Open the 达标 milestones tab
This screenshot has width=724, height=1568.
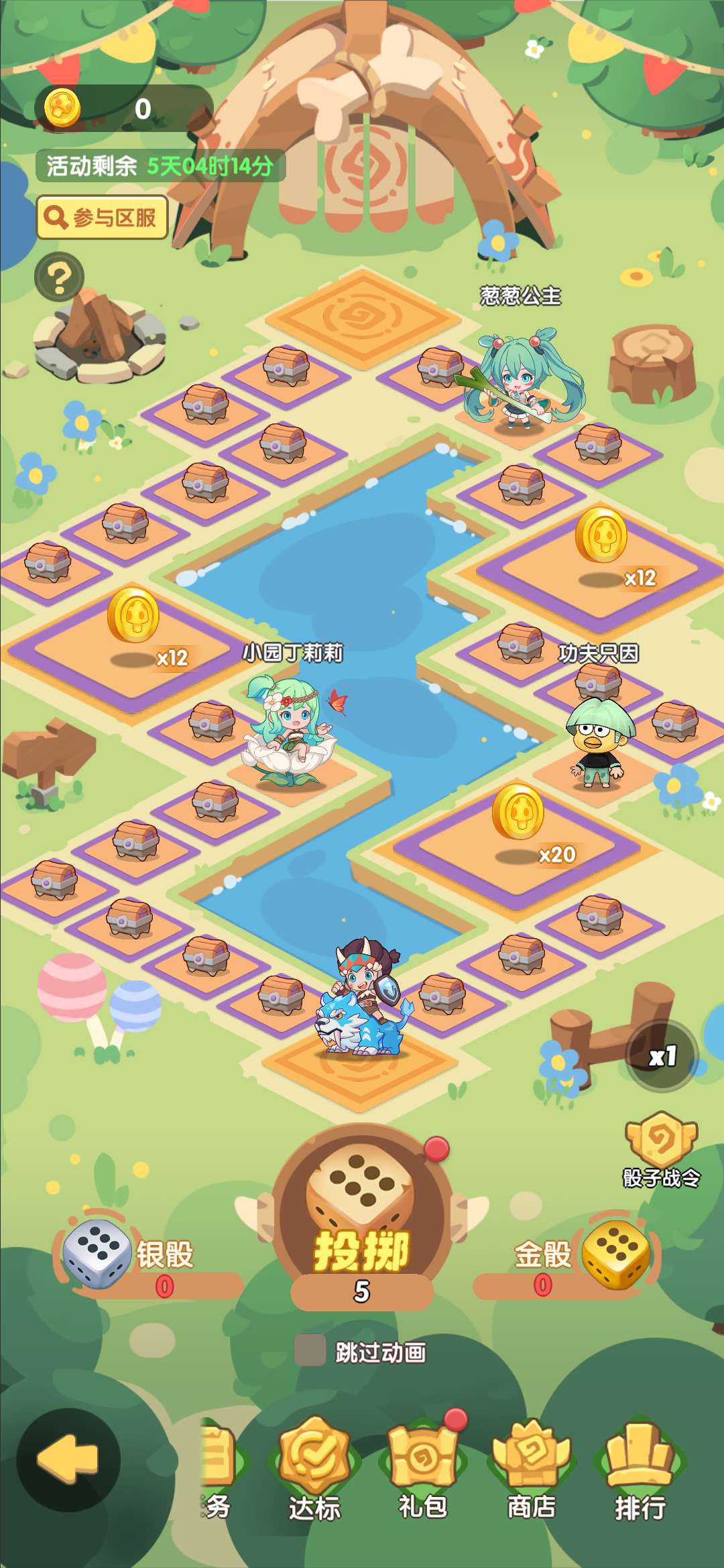314,1467
